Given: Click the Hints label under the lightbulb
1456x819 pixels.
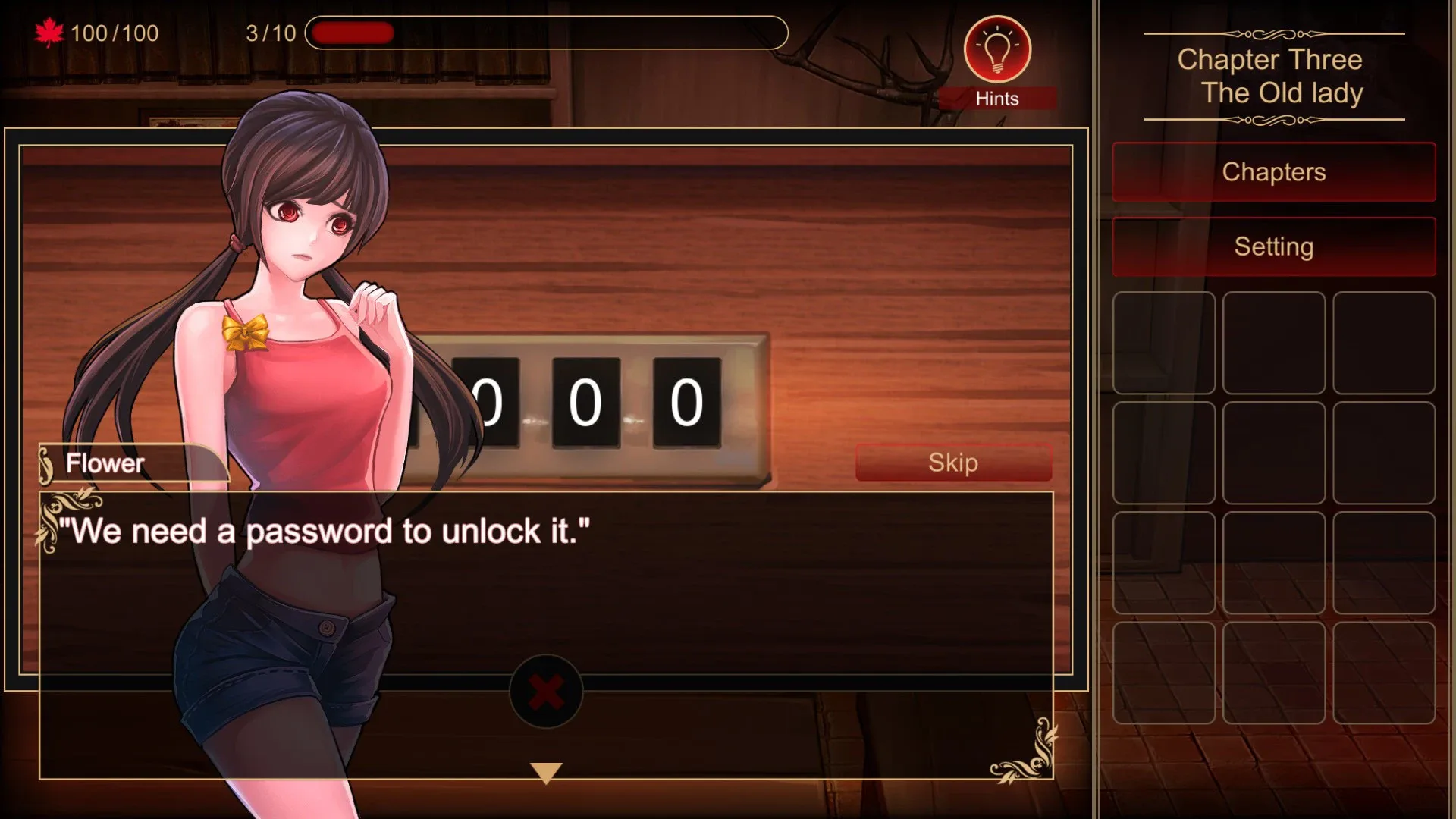Looking at the screenshot, I should pos(997,99).
